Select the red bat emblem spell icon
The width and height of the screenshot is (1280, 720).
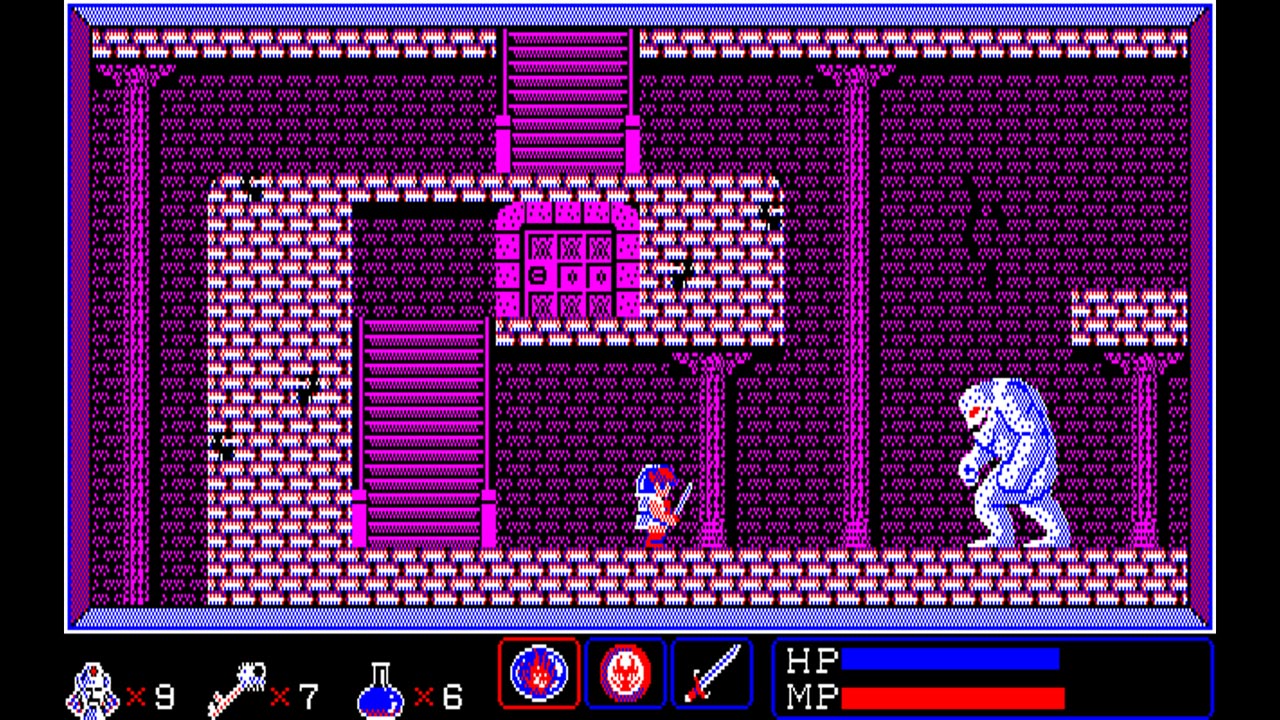(x=625, y=673)
